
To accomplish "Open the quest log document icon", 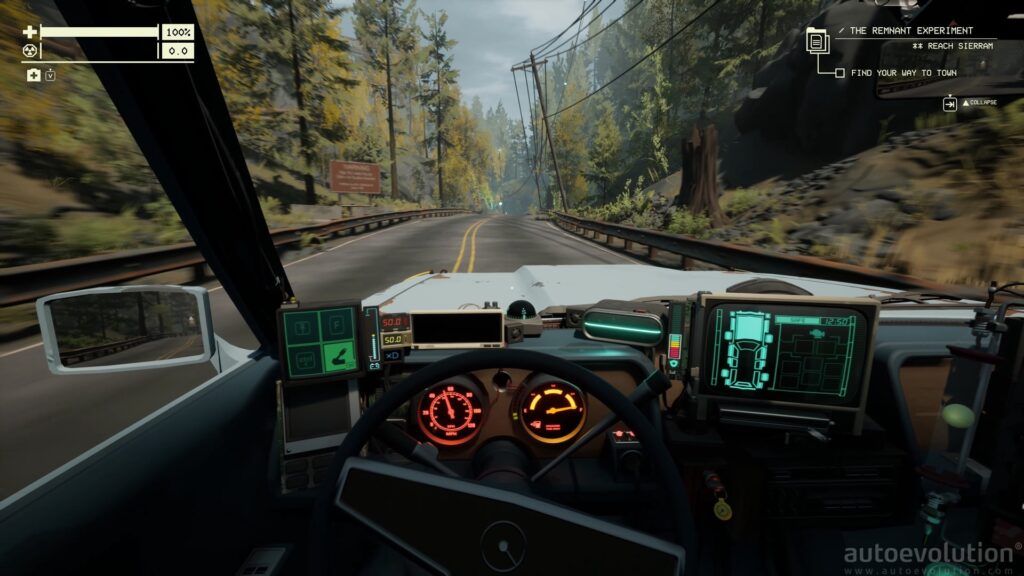I will pyautogui.click(x=817, y=41).
